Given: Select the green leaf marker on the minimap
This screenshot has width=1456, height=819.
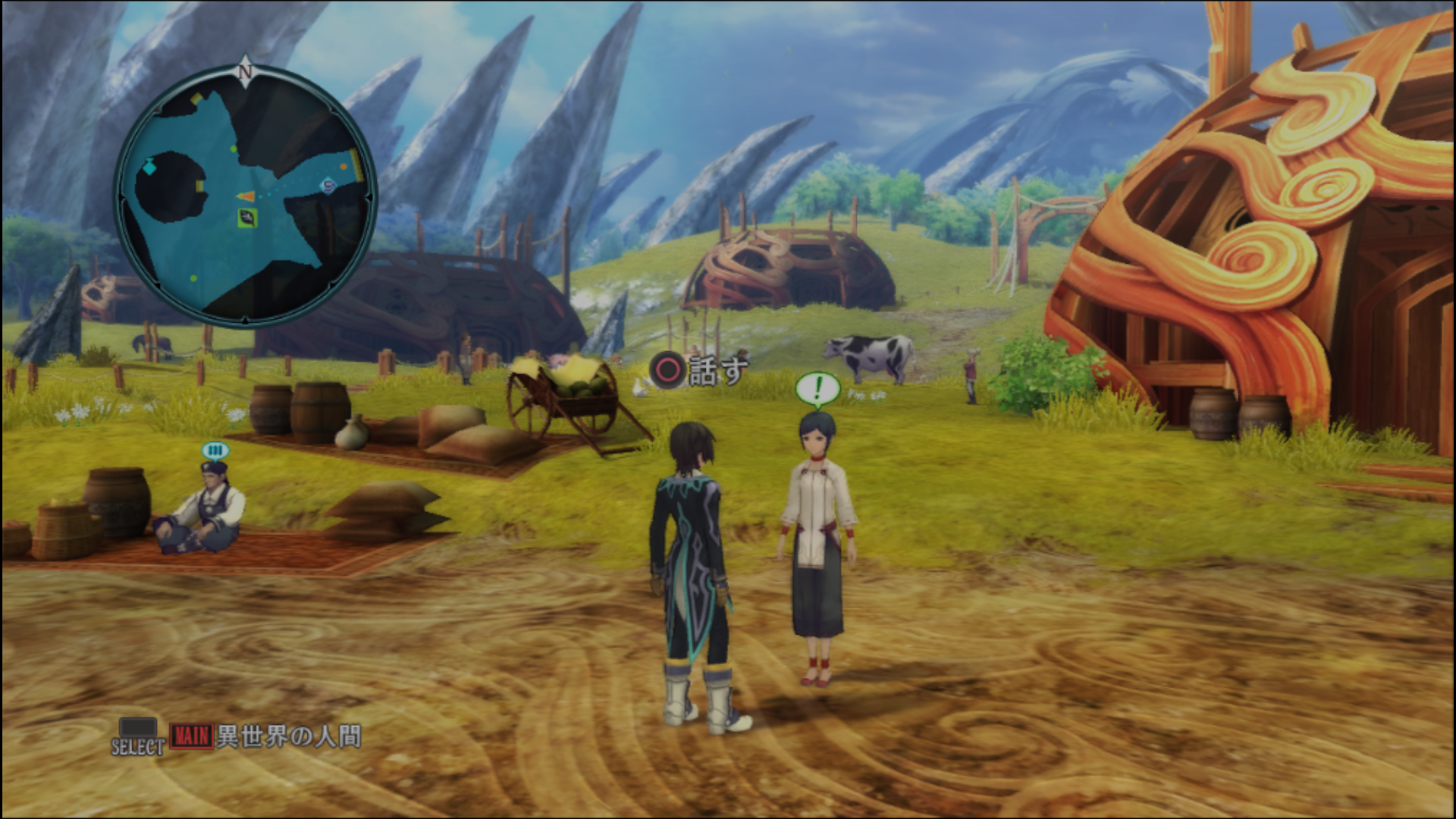Looking at the screenshot, I should [246, 219].
